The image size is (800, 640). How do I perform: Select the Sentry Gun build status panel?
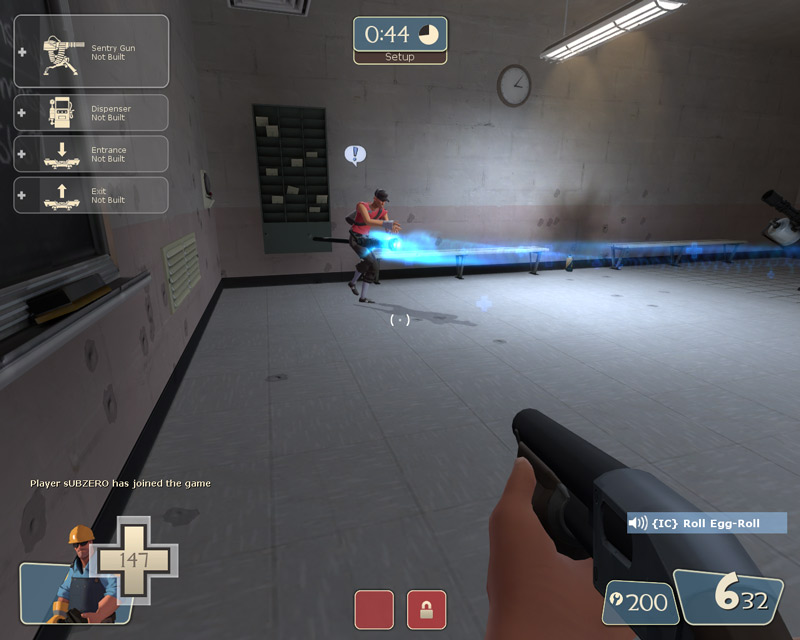point(91,51)
